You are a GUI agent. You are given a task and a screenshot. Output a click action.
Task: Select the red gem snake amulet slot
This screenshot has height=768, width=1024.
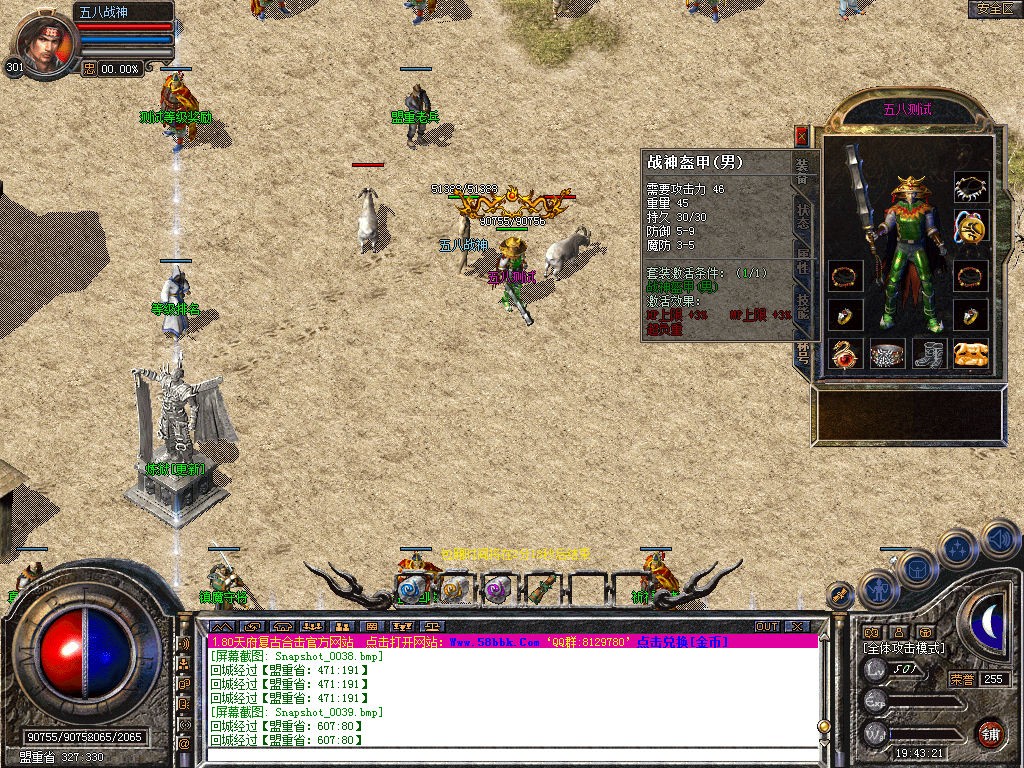[846, 355]
